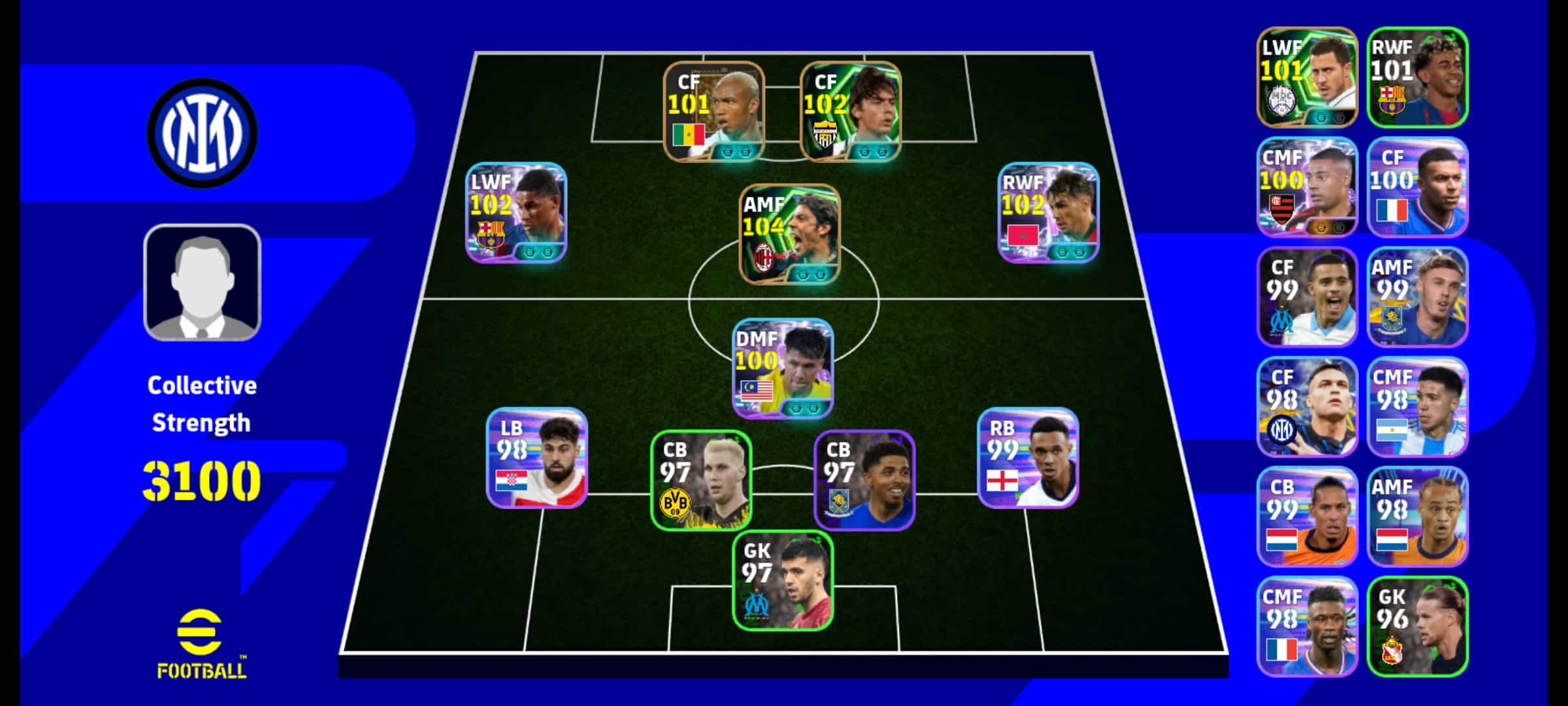Pick the substitute goalkeeper rated 96
Viewport: 1568px width, 706px height.
[1418, 626]
